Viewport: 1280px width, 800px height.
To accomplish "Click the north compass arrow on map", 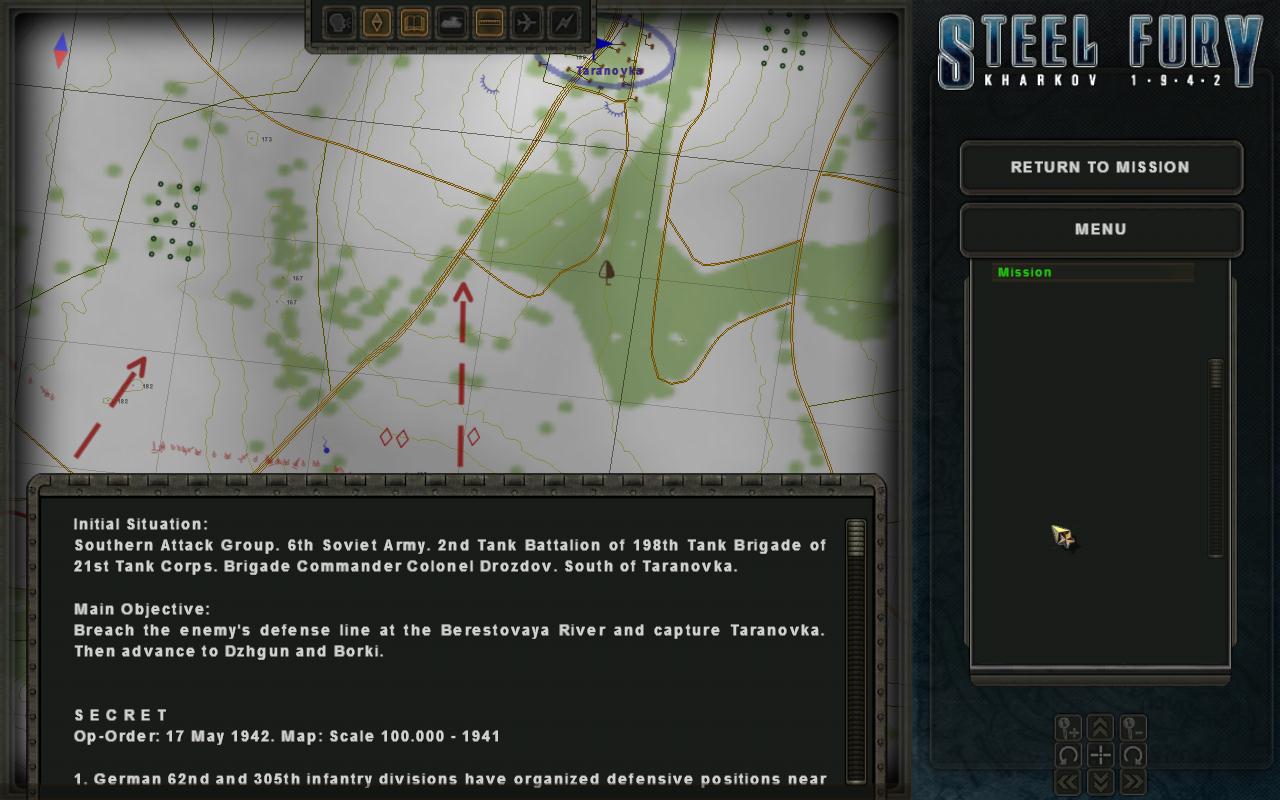I will click(61, 42).
